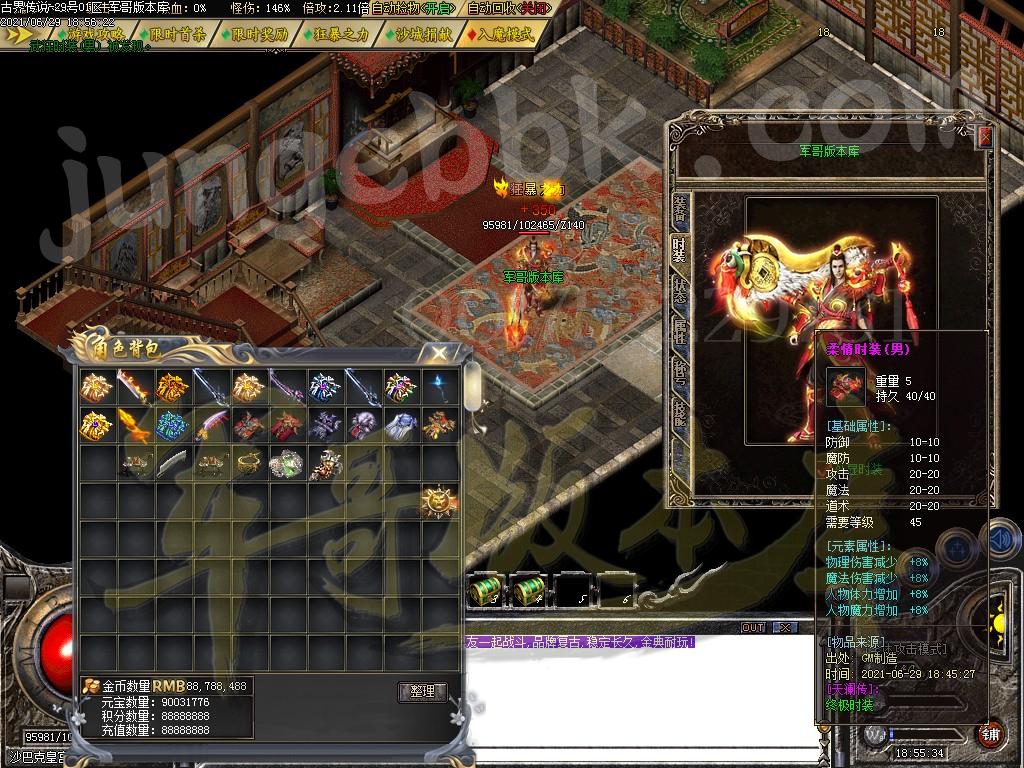Close the 角色背包 inventory window
1024x768 pixels.
438,352
